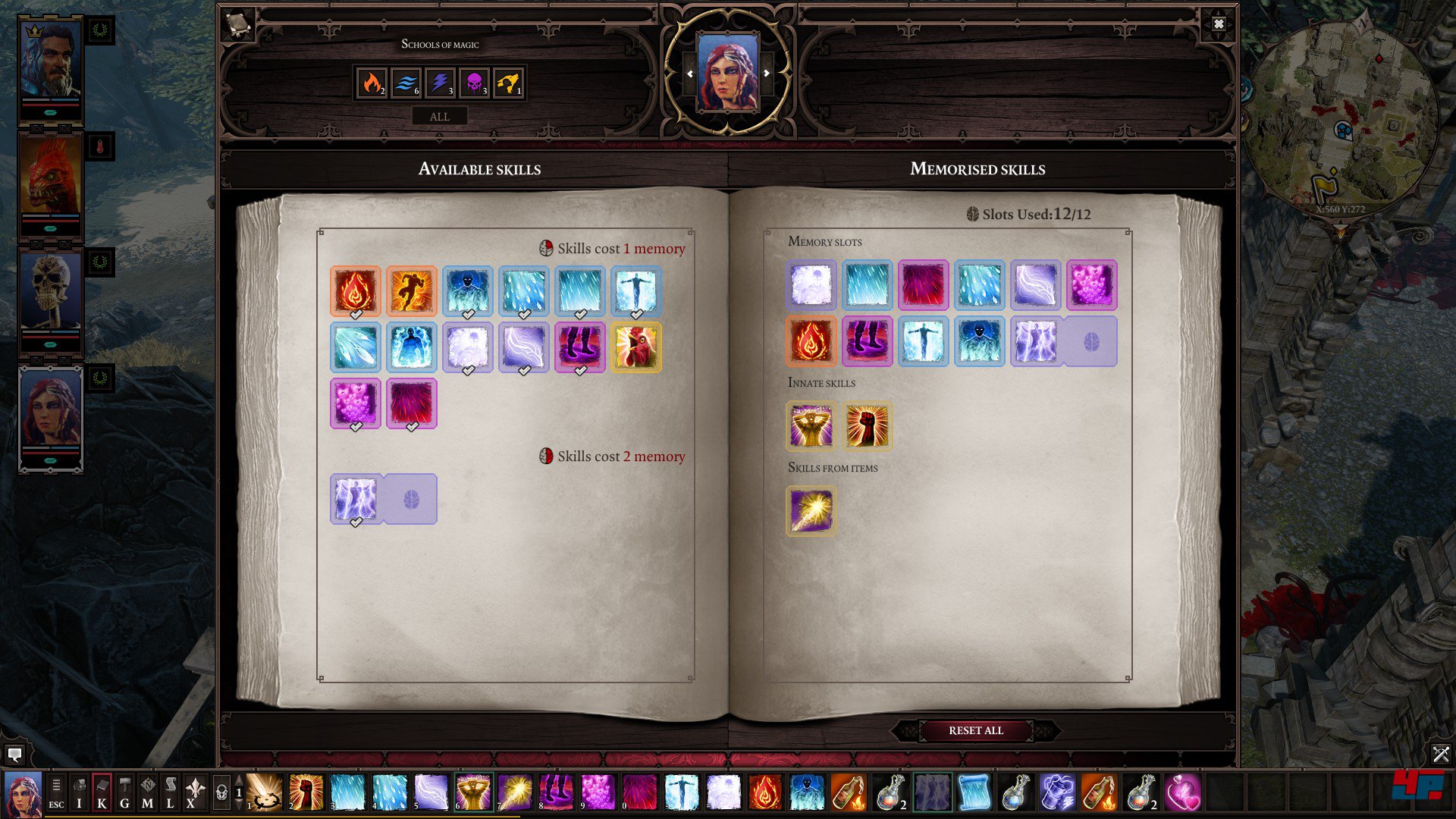
Task: Click the ALL filter under Schools of Magic
Action: pos(440,116)
